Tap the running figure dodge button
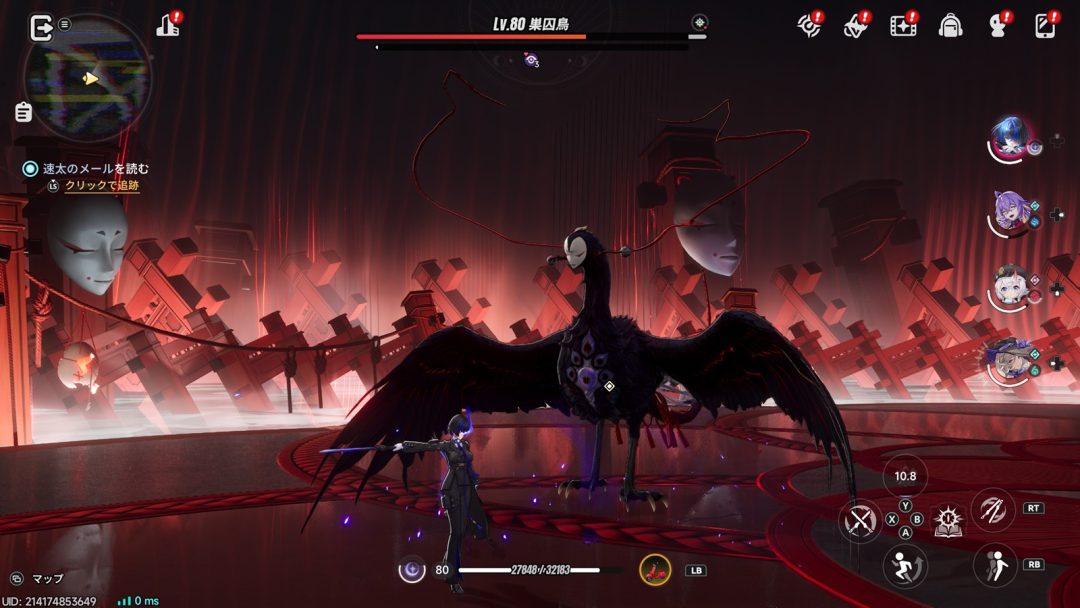This screenshot has width=1080, height=608. point(905,566)
